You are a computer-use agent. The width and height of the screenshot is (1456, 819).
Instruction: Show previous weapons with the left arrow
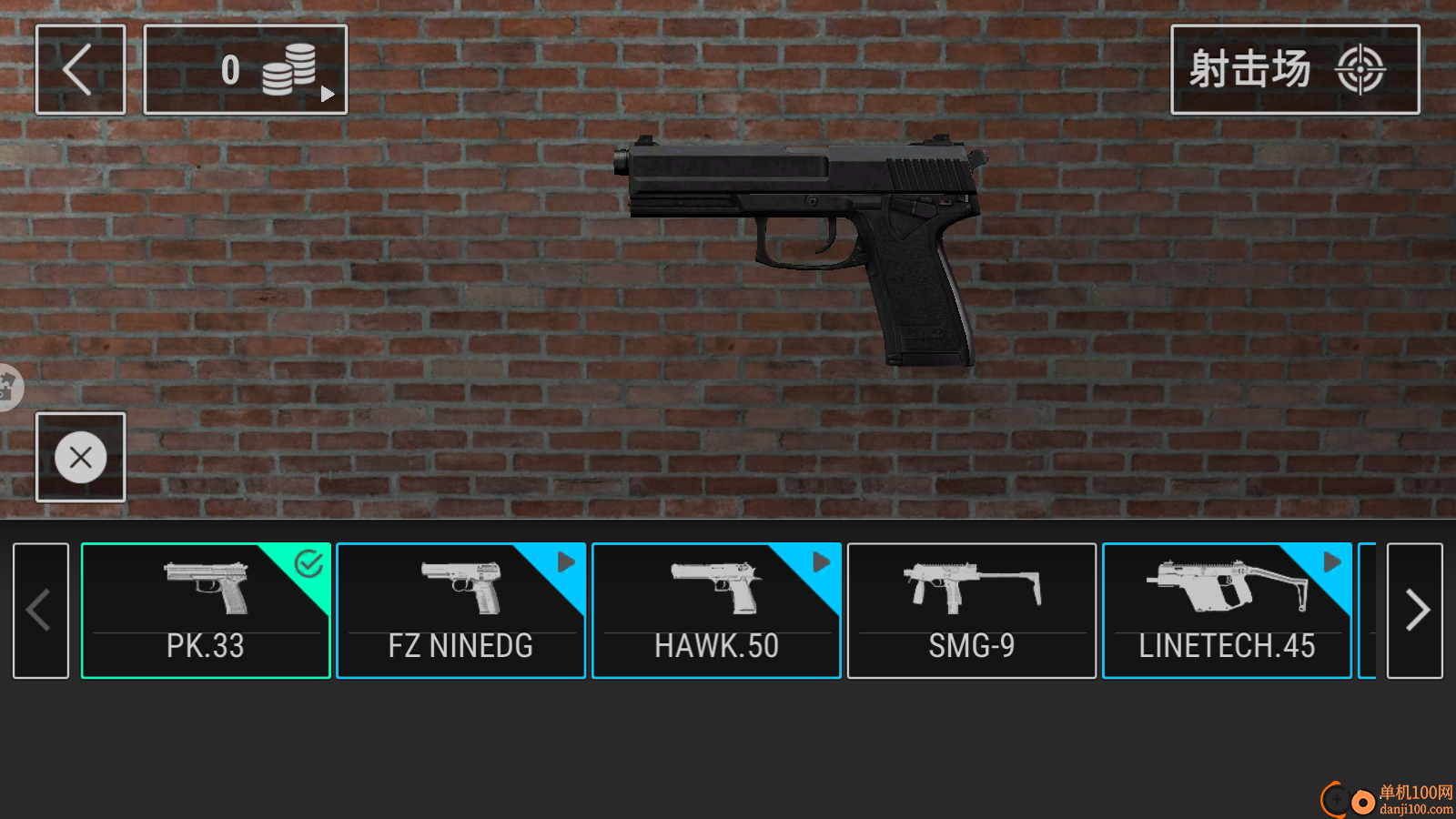[x=41, y=611]
